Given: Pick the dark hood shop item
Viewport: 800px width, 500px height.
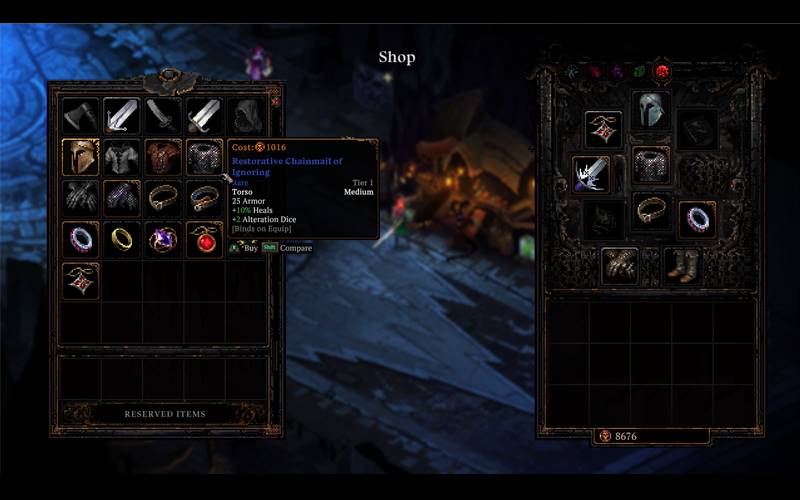Looking at the screenshot, I should (245, 116).
